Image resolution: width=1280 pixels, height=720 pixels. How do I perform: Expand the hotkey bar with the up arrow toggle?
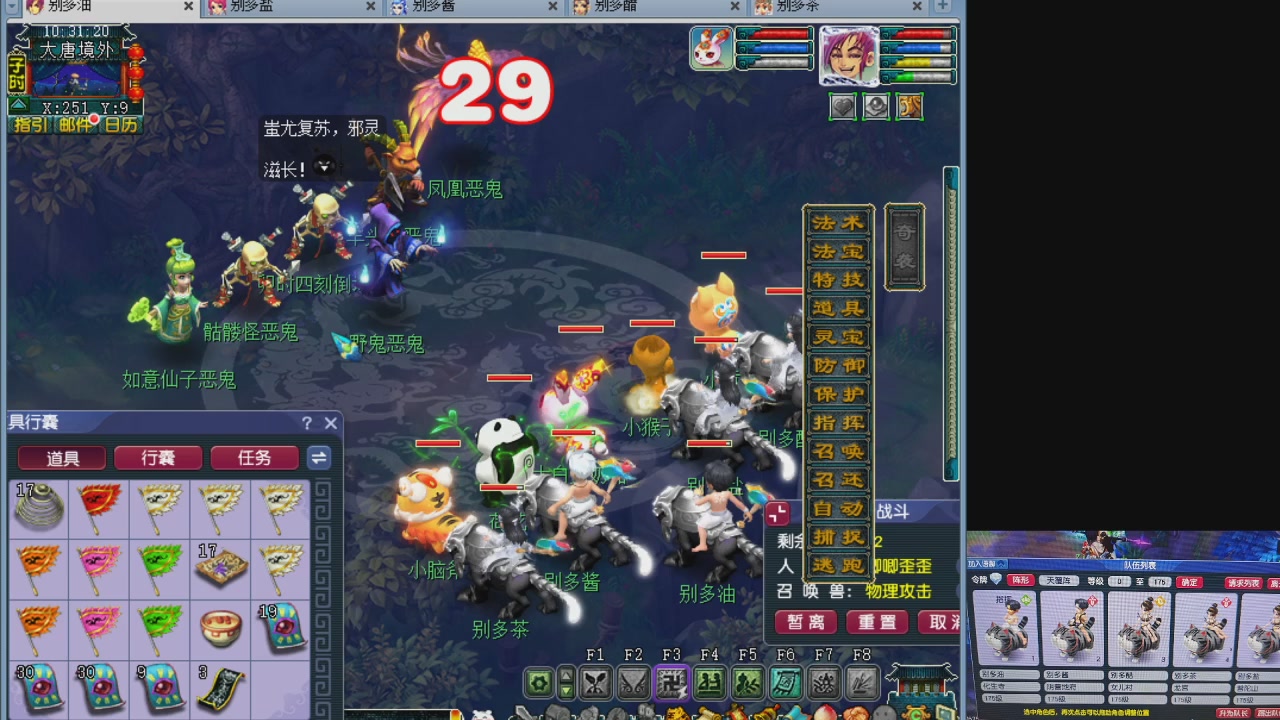(x=566, y=673)
